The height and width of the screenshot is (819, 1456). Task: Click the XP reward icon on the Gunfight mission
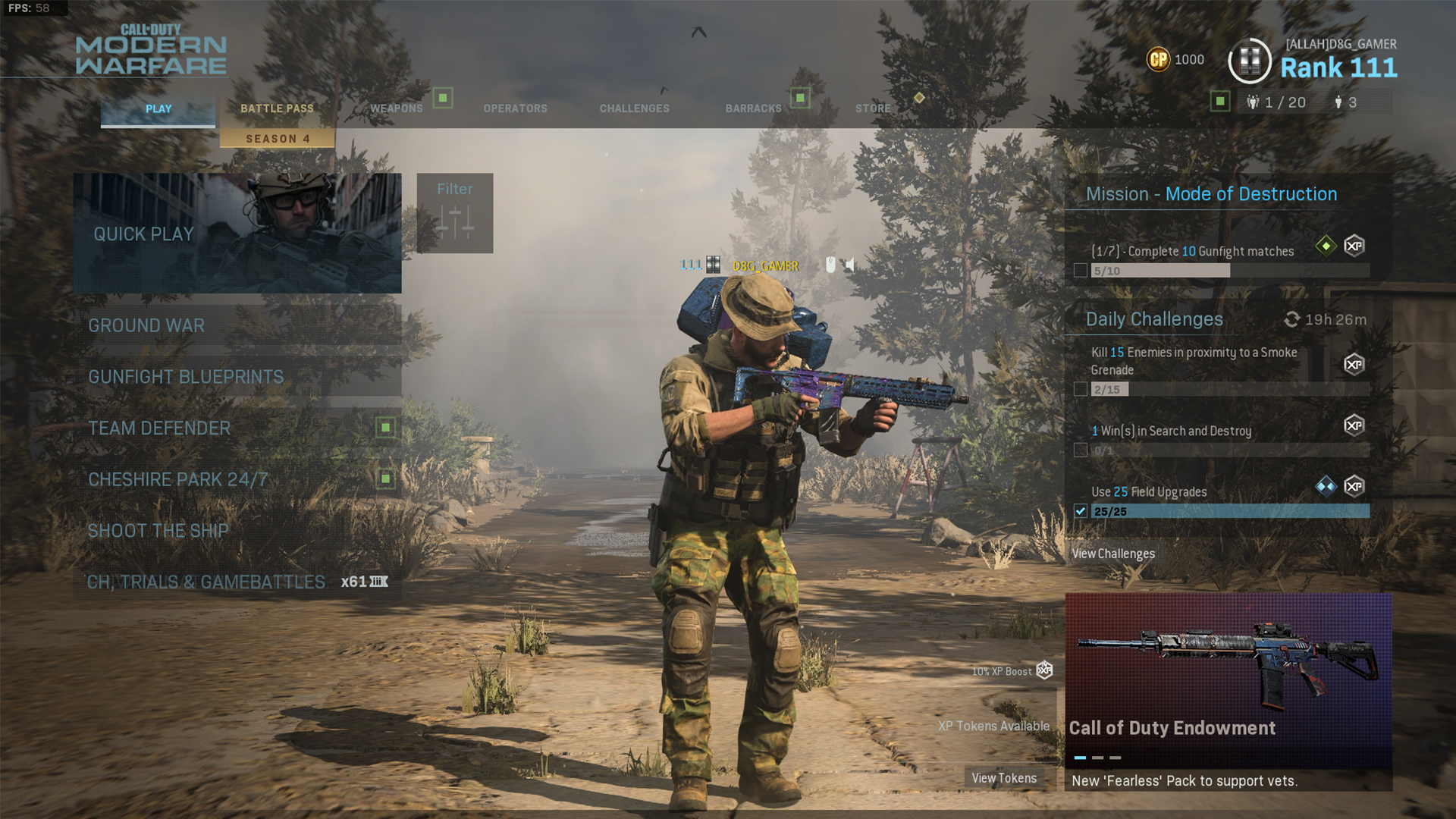click(x=1354, y=246)
